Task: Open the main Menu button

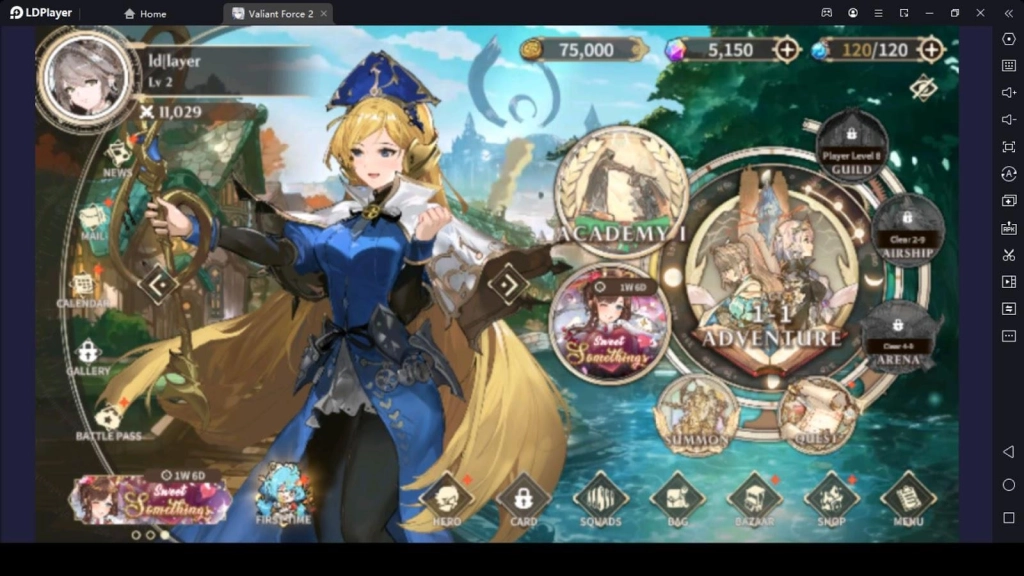Action: [x=908, y=497]
